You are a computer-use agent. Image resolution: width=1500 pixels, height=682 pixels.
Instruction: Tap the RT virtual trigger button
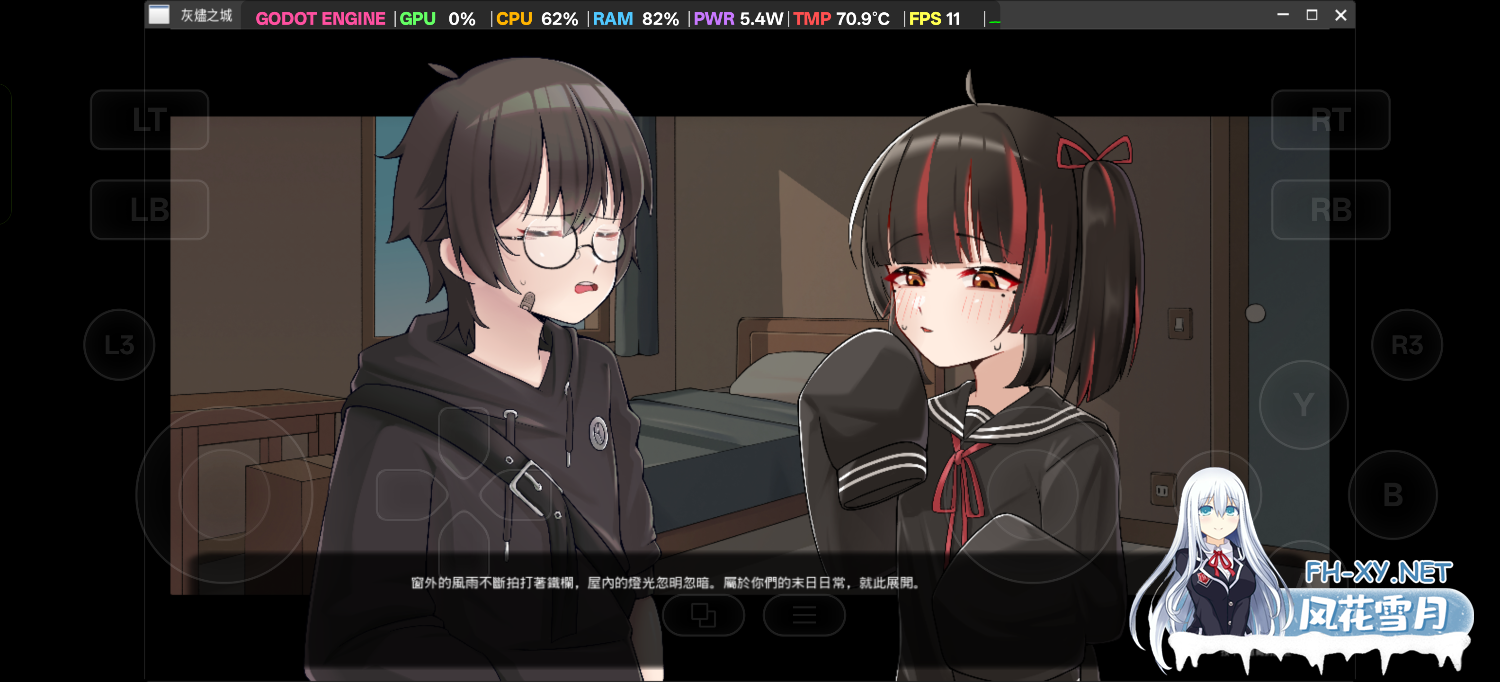(x=1330, y=120)
